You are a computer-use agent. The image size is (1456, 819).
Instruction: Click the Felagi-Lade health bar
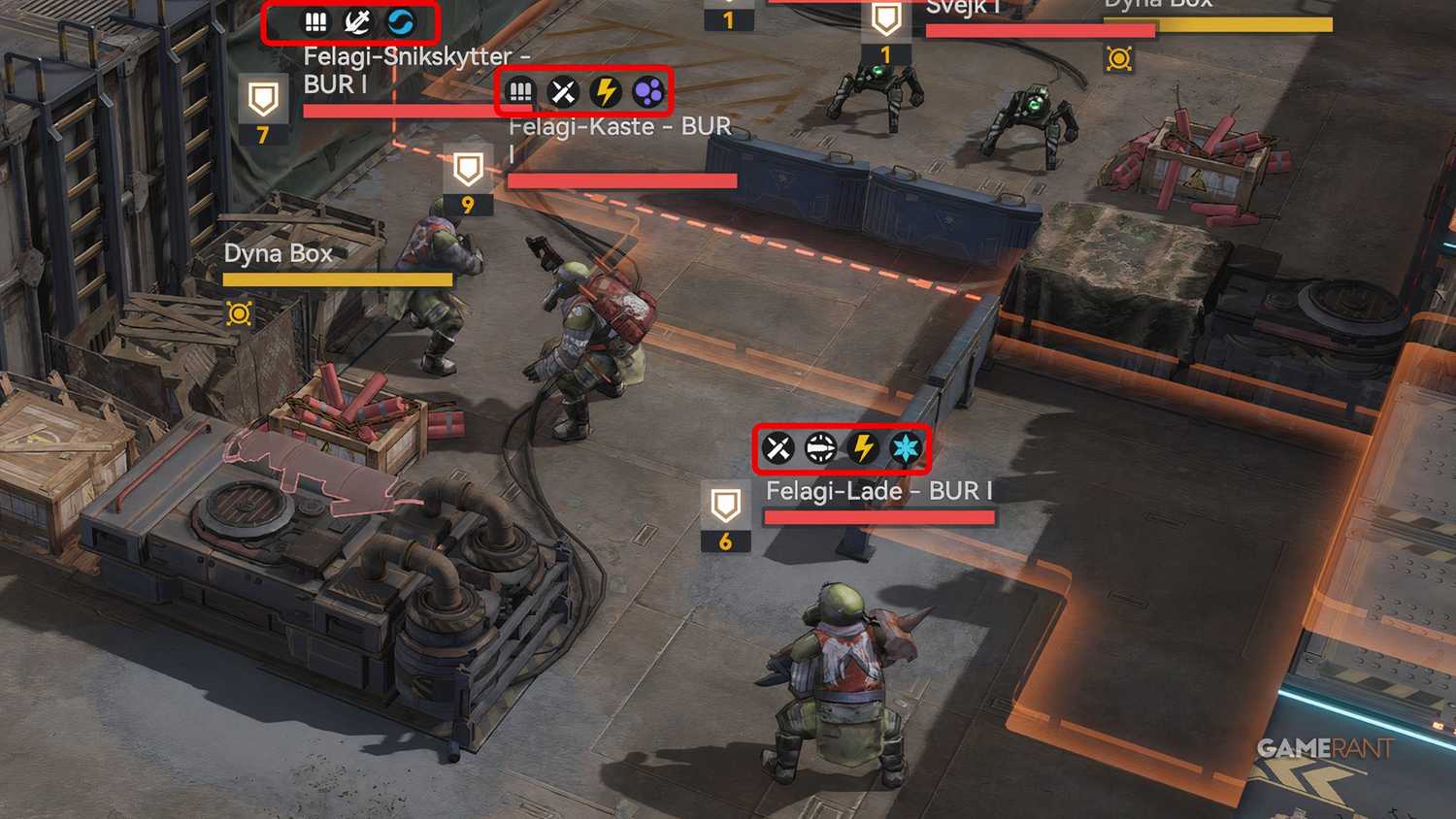tap(878, 516)
